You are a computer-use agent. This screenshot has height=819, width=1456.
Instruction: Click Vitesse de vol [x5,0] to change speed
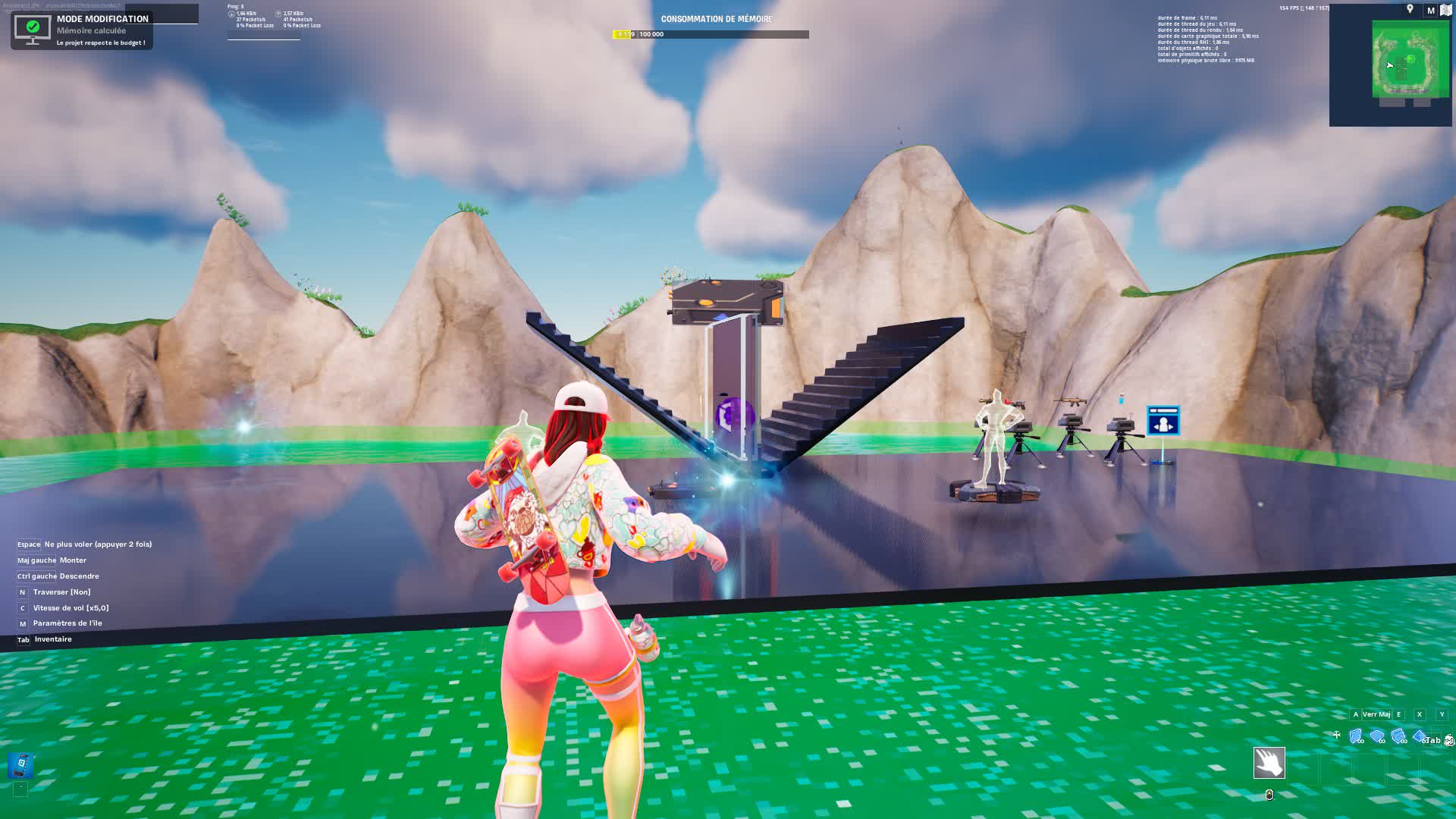(69, 607)
